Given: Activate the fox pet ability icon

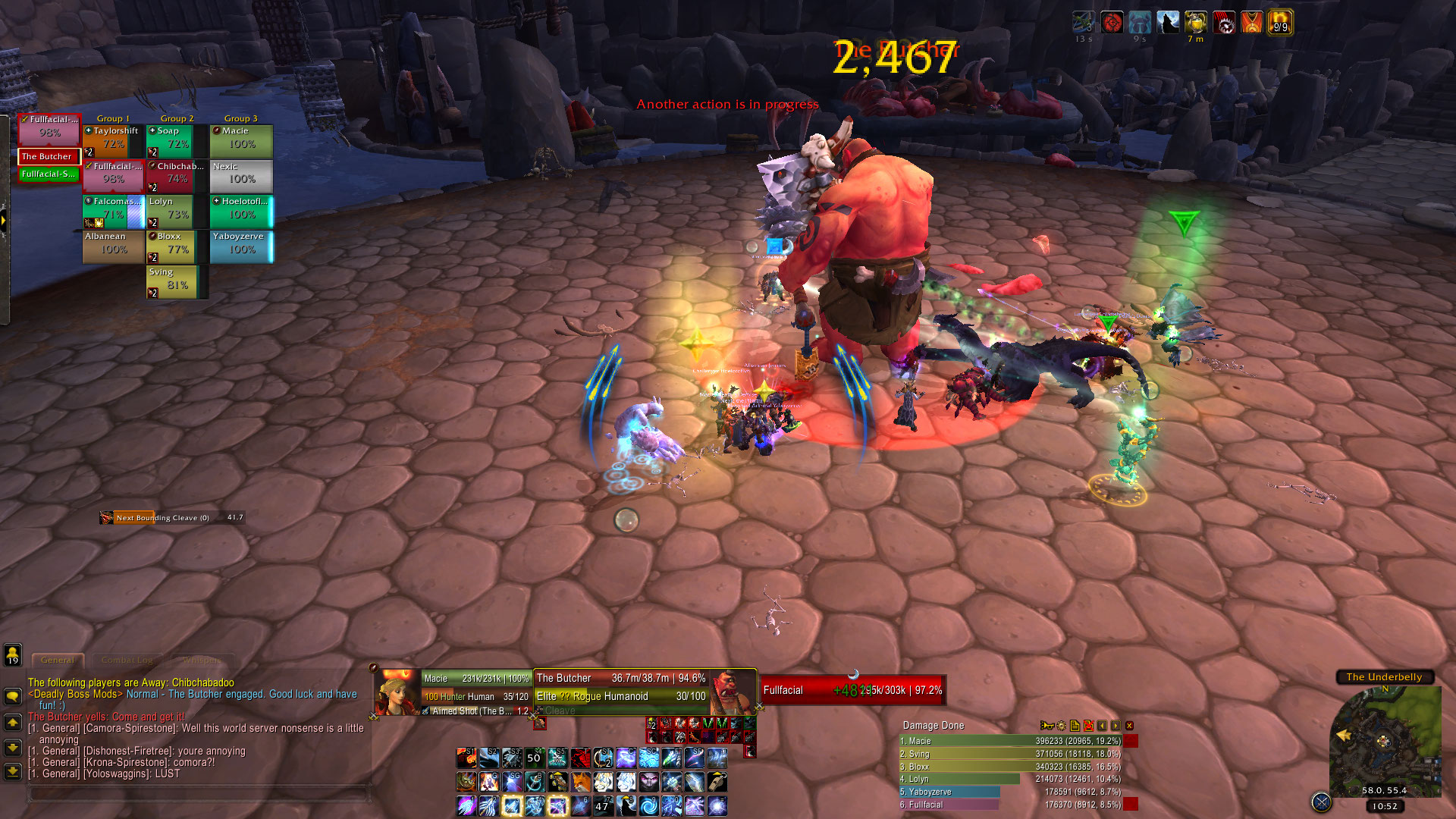Looking at the screenshot, I should pos(580,781).
